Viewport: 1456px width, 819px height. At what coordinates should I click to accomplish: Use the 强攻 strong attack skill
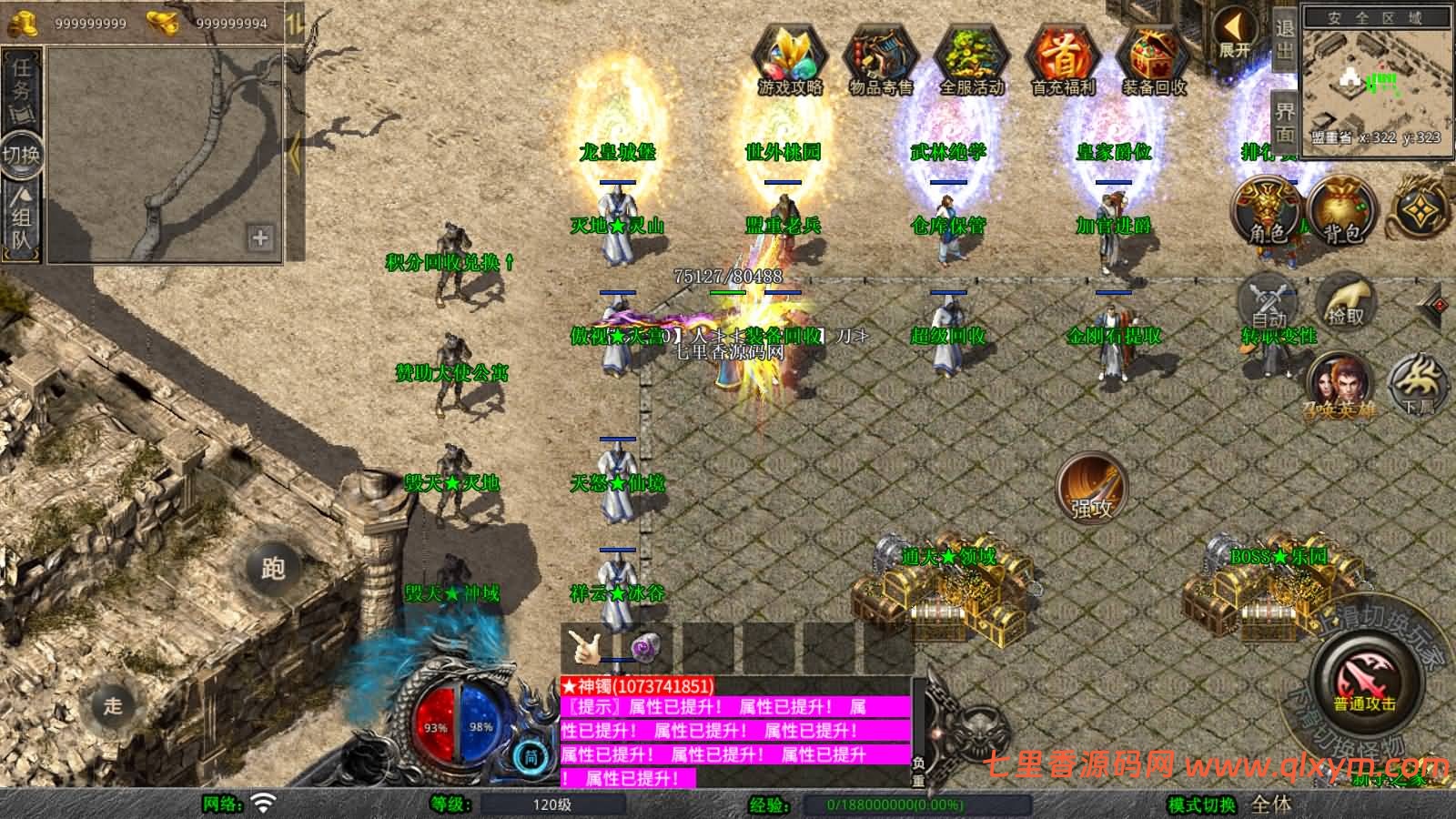point(1091,489)
